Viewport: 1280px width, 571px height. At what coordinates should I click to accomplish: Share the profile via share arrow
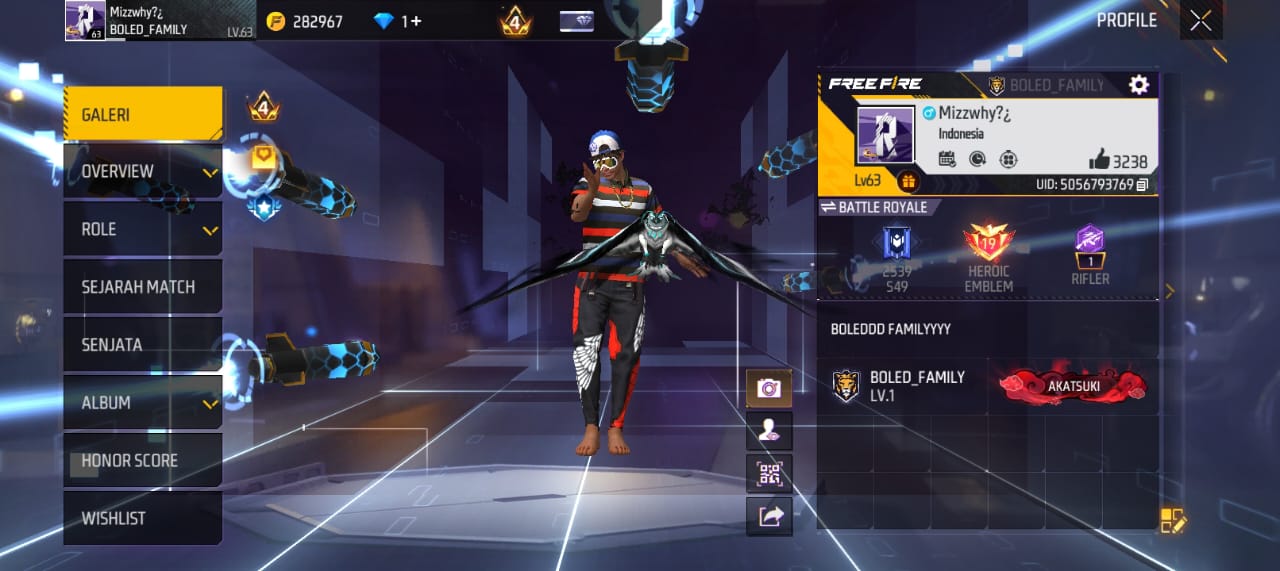(x=769, y=517)
